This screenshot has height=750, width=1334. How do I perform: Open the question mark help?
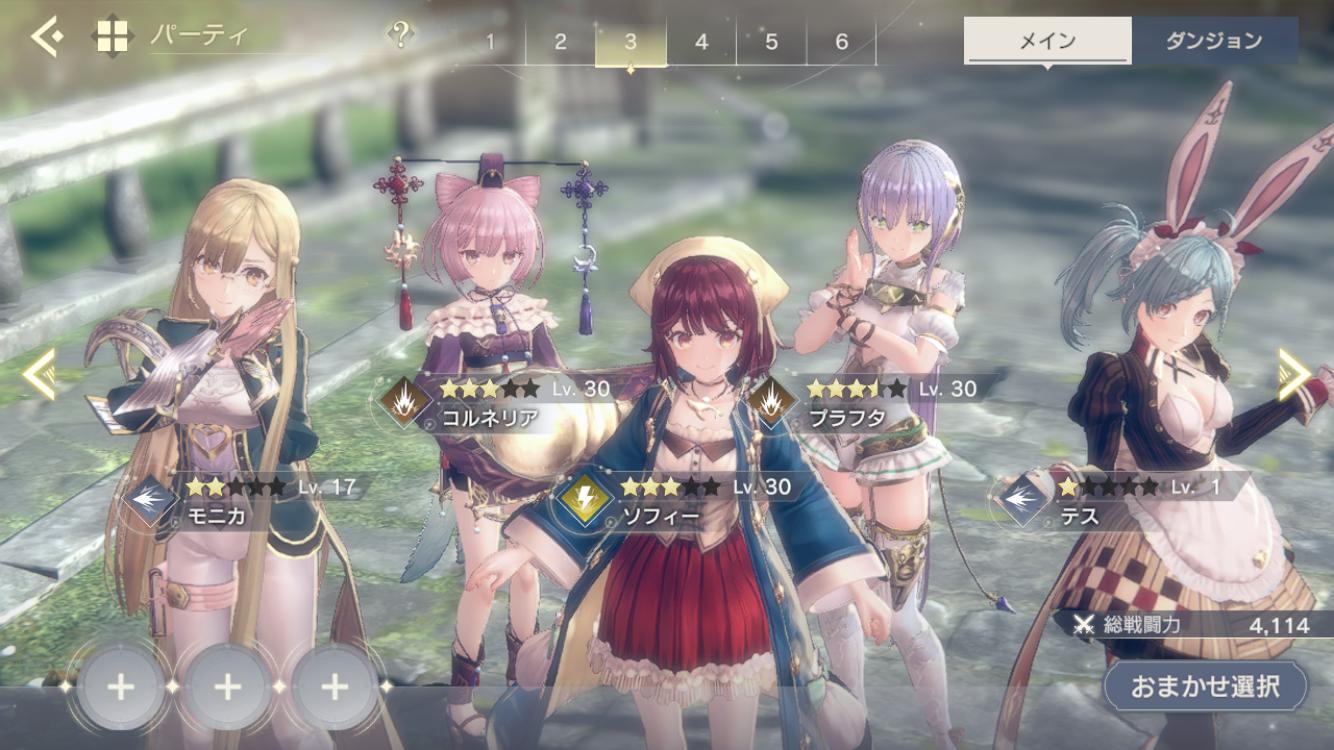tap(400, 36)
